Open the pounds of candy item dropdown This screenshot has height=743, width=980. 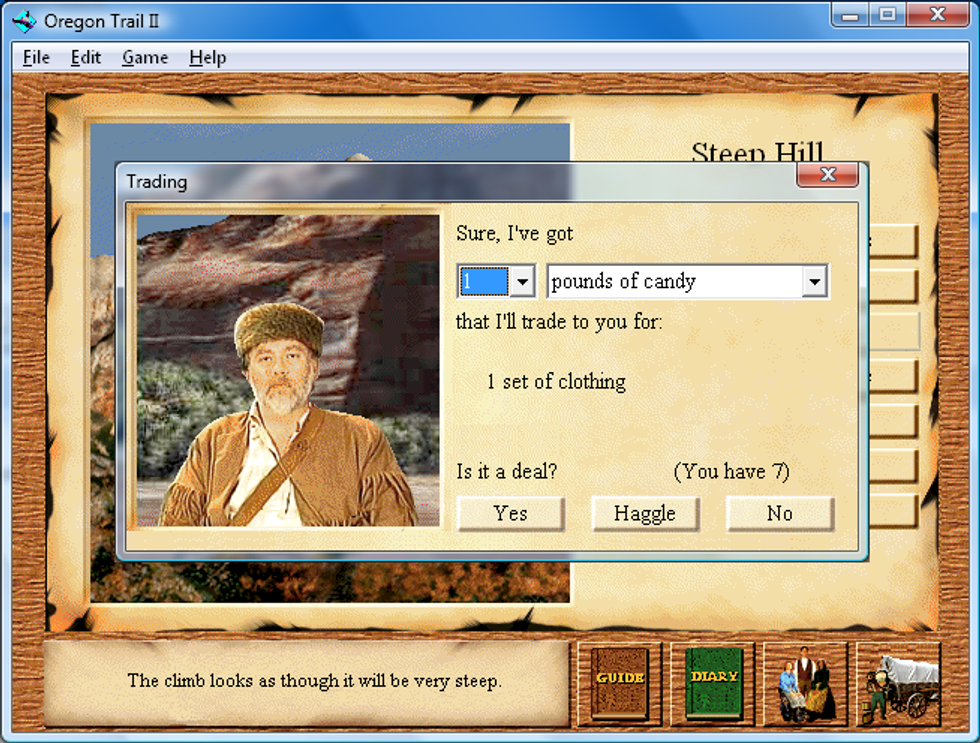814,282
